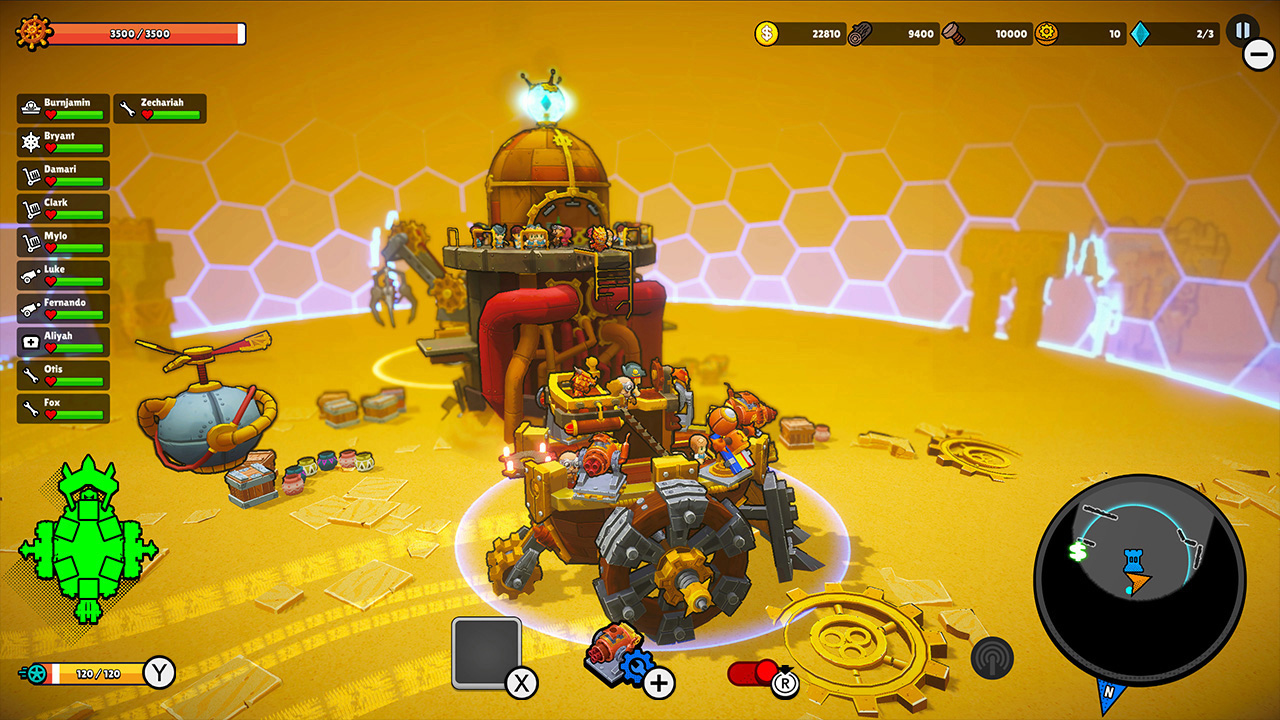Select Fernando's crew entry
1280x720 pixels.
63,308
